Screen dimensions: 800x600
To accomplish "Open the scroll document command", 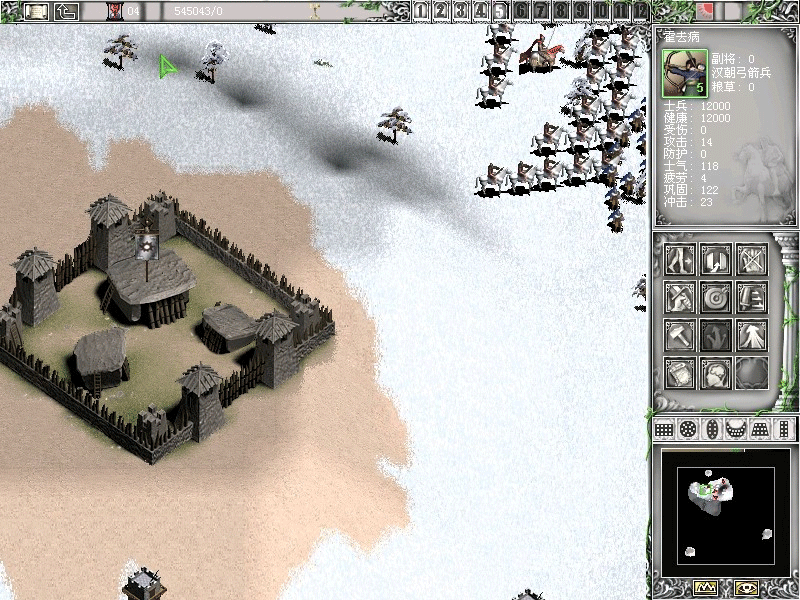I will tap(680, 372).
